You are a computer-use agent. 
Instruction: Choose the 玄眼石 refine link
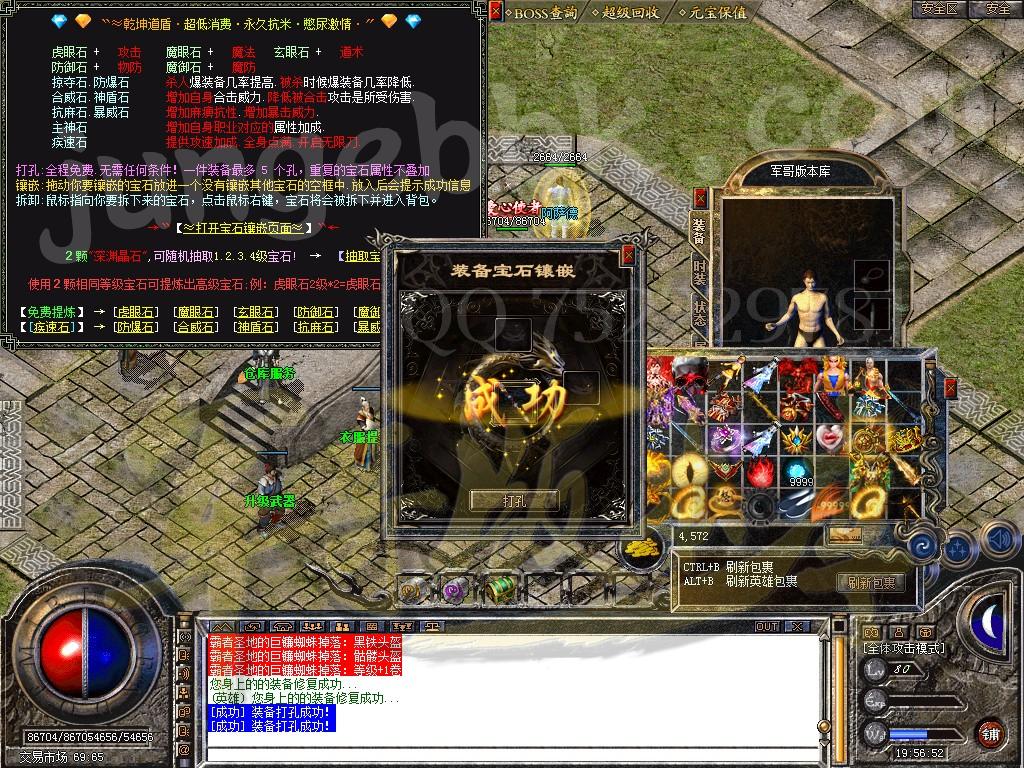coord(252,312)
